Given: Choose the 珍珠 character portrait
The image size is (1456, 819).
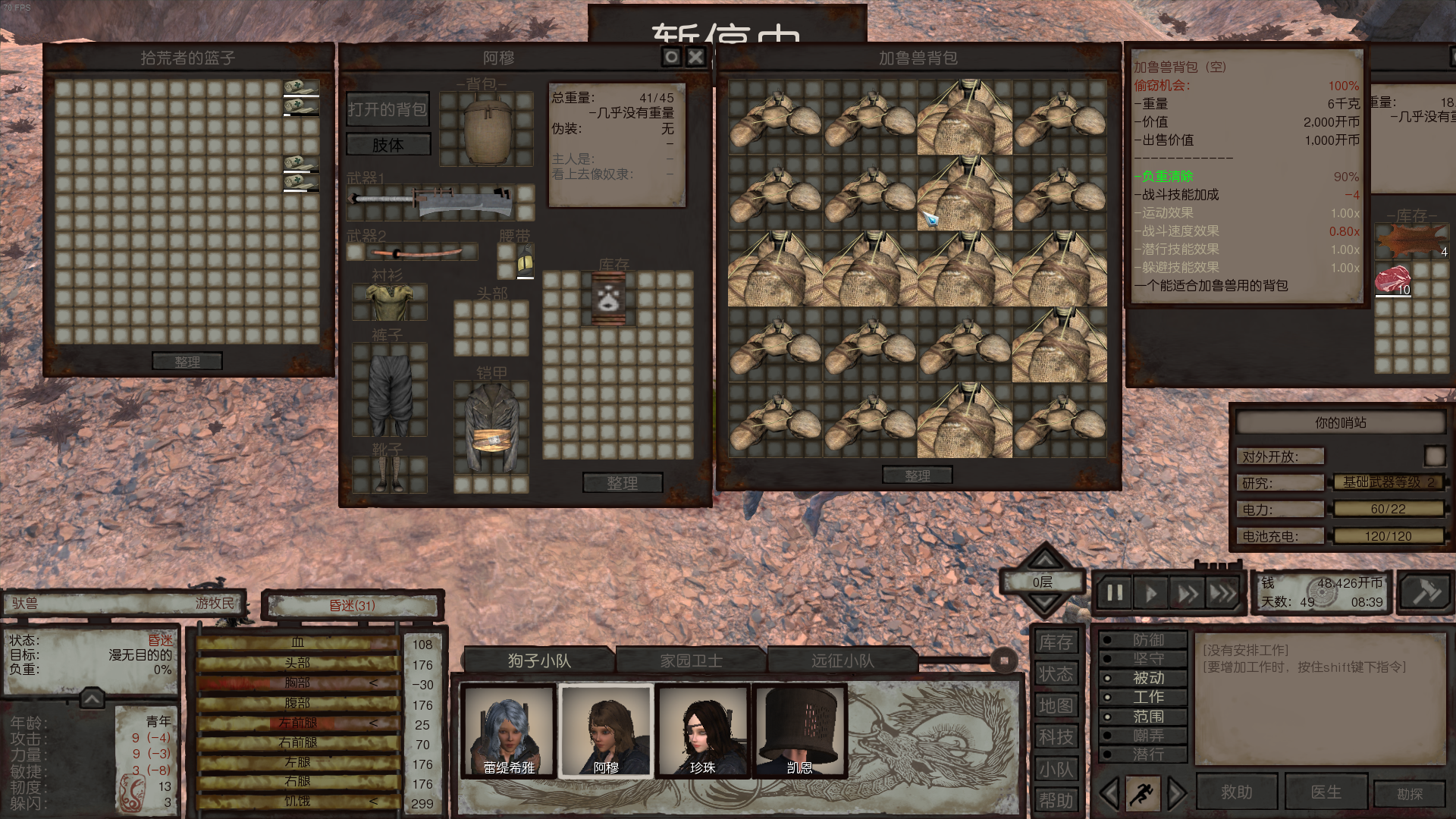Looking at the screenshot, I should tap(703, 732).
